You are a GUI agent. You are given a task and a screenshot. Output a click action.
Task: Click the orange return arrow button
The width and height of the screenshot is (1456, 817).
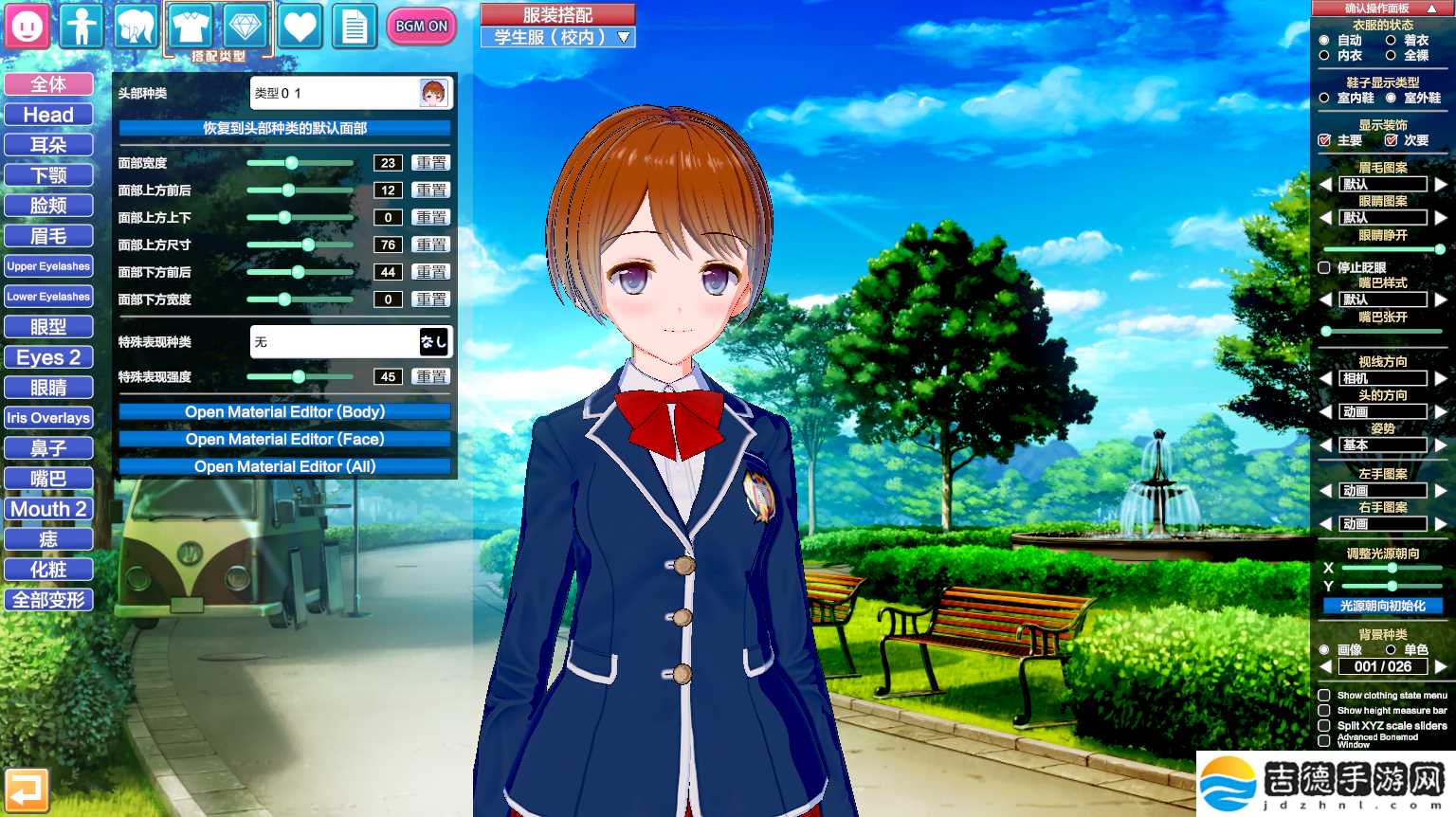pyautogui.click(x=27, y=790)
